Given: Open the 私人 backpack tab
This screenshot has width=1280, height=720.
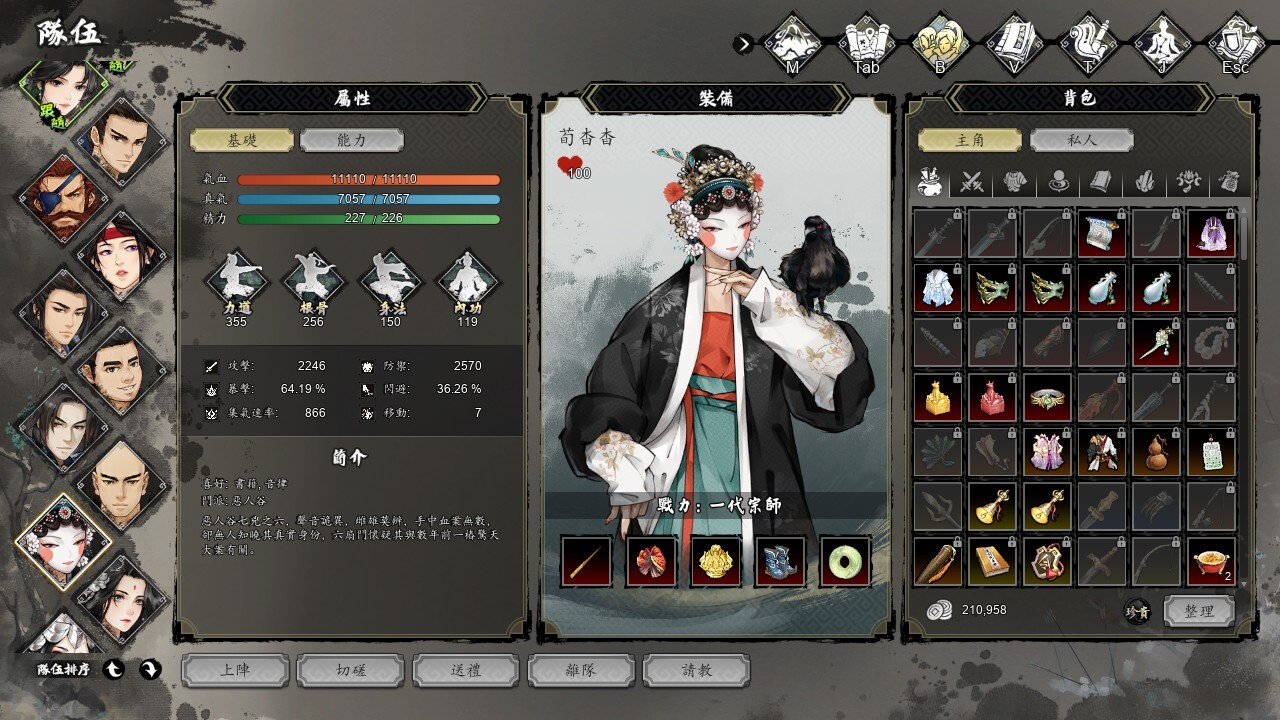Looking at the screenshot, I should [x=1081, y=140].
